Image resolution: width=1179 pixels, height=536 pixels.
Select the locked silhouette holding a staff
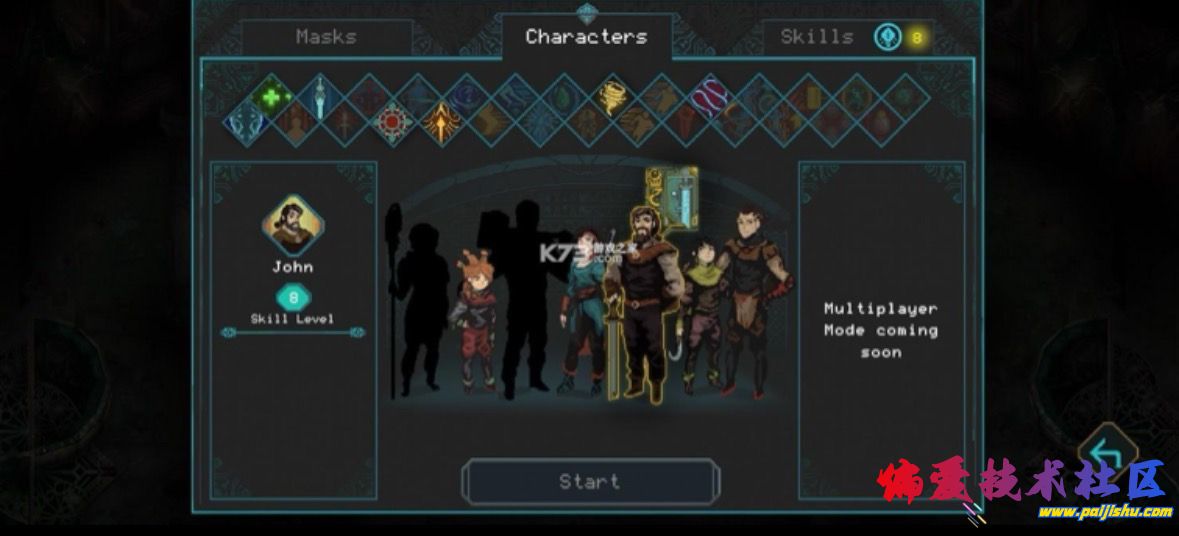click(x=420, y=305)
